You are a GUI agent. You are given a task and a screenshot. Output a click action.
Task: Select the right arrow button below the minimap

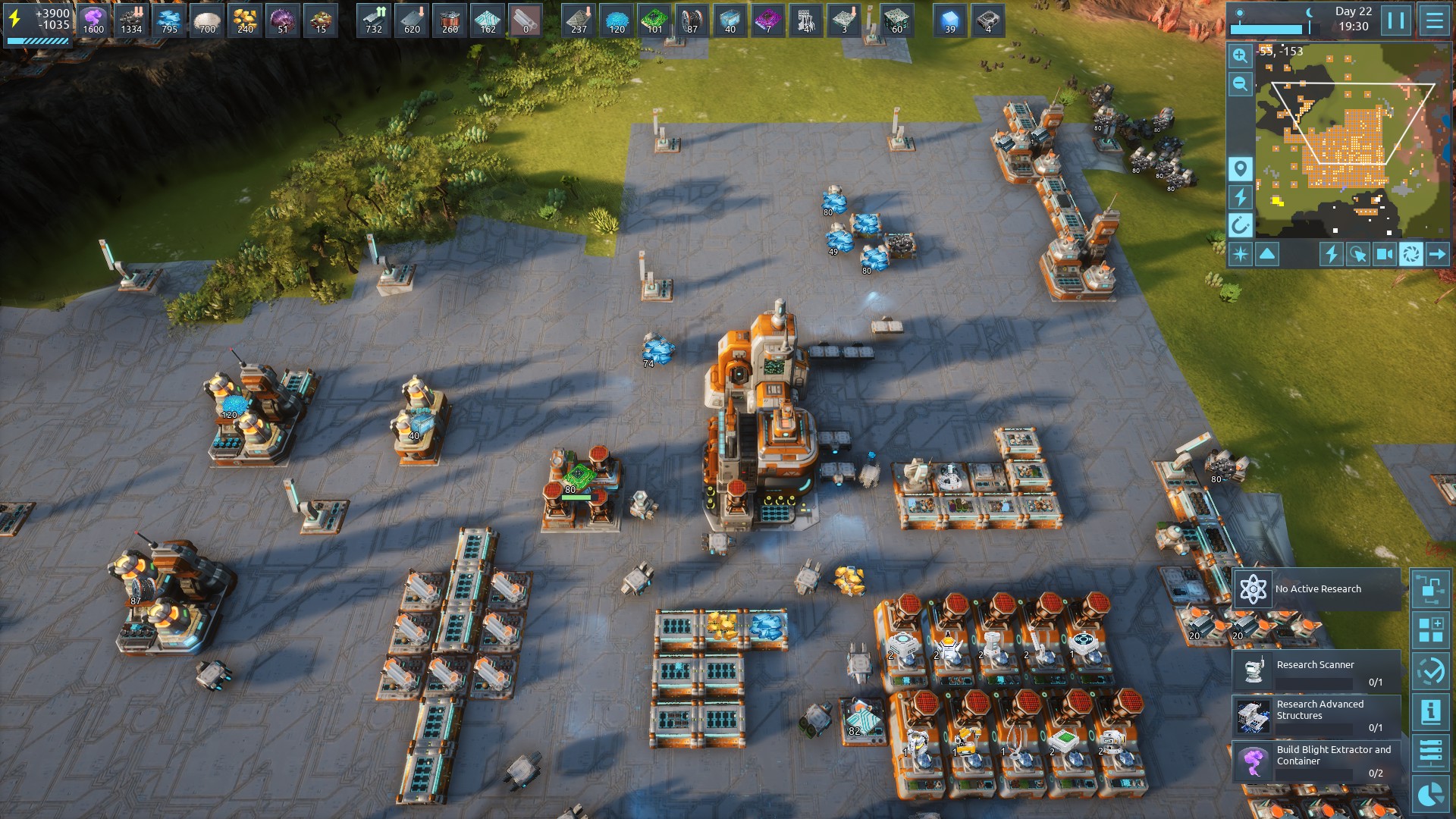pyautogui.click(x=1437, y=254)
